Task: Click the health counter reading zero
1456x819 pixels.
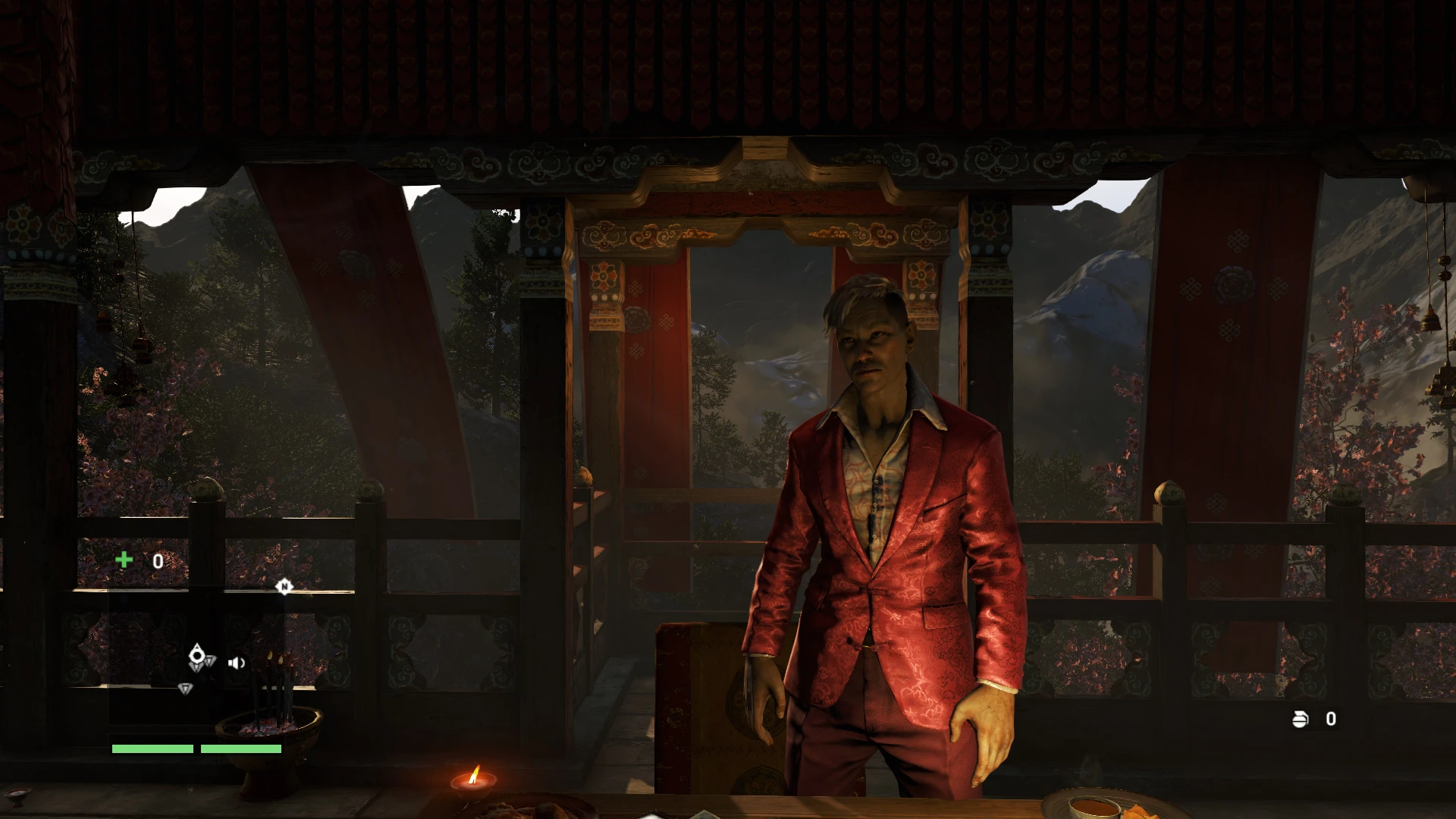Action: pos(158,561)
